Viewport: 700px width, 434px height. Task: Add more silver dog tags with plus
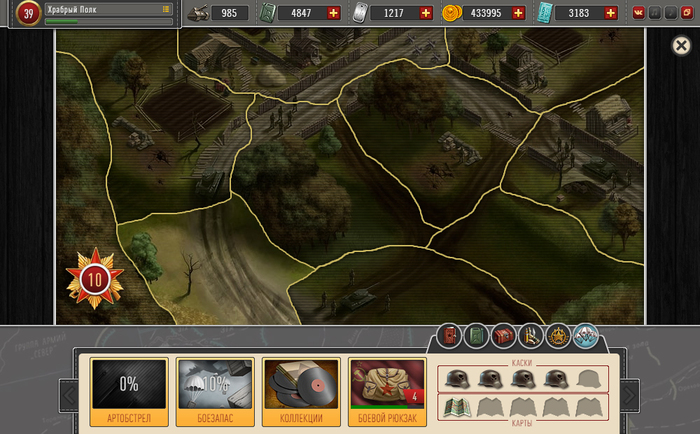[427, 13]
